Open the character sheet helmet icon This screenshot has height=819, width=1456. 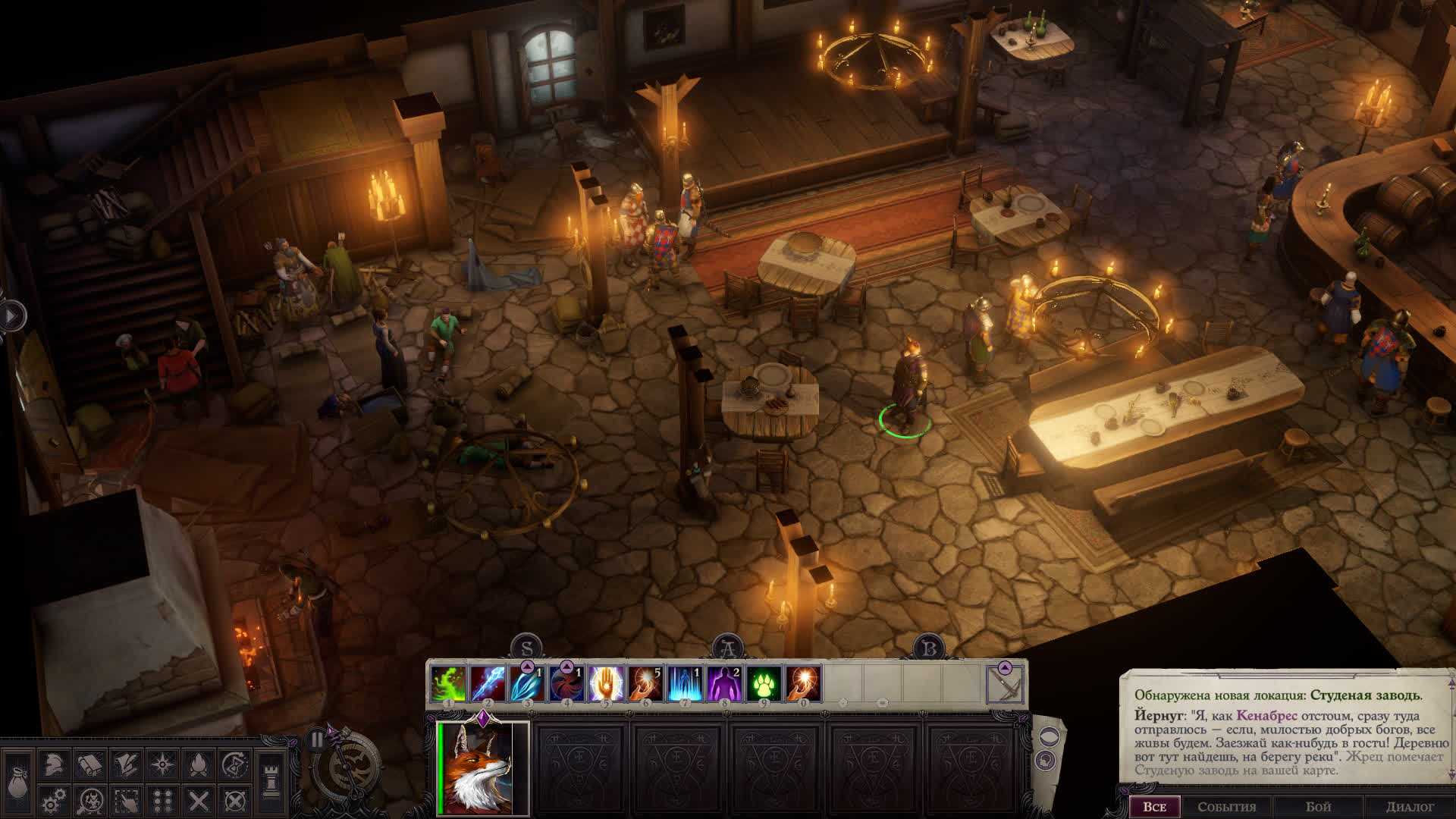[52, 764]
